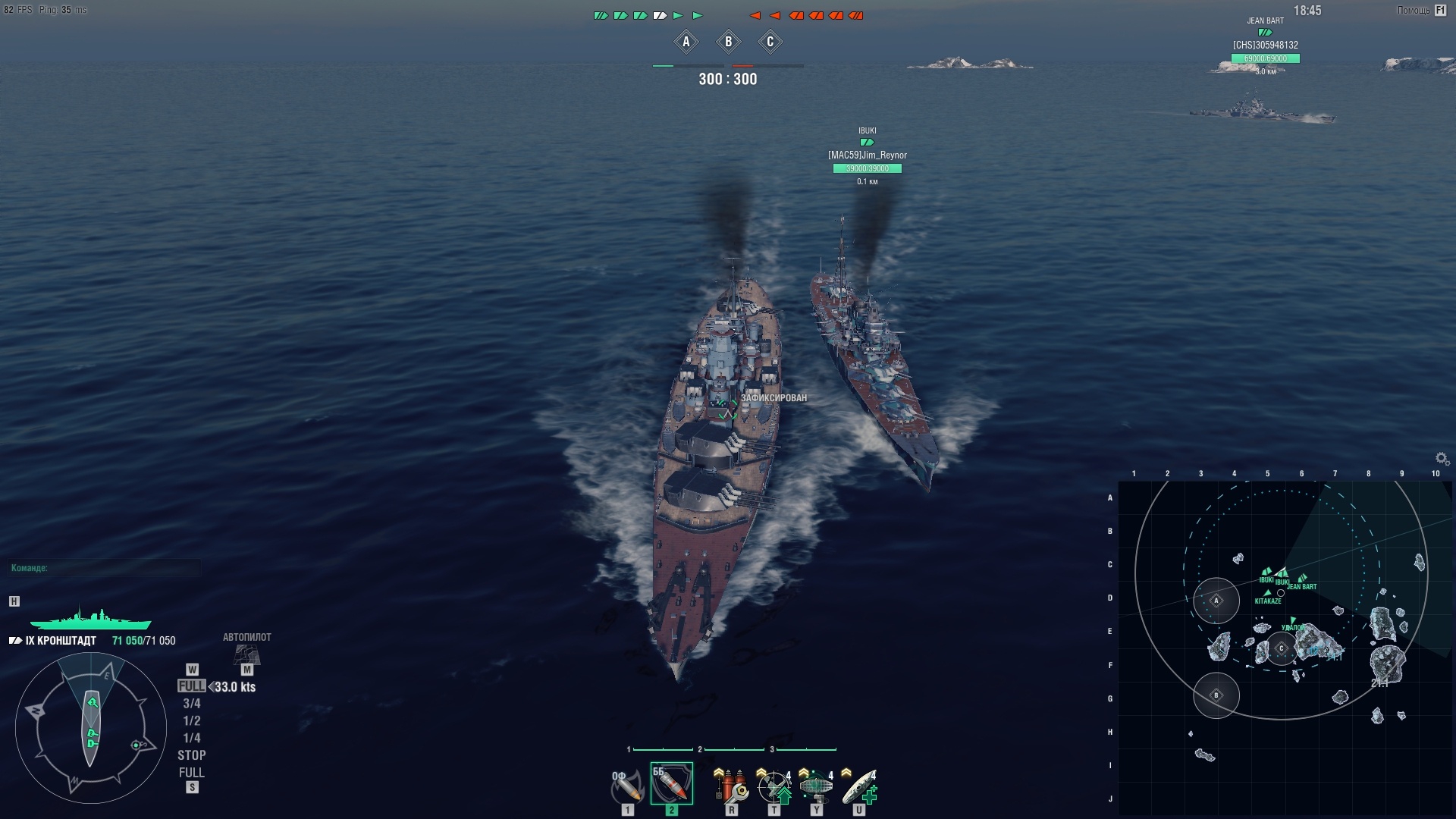Open the minimap settings gear
This screenshot has height=819, width=1456.
point(1442,458)
